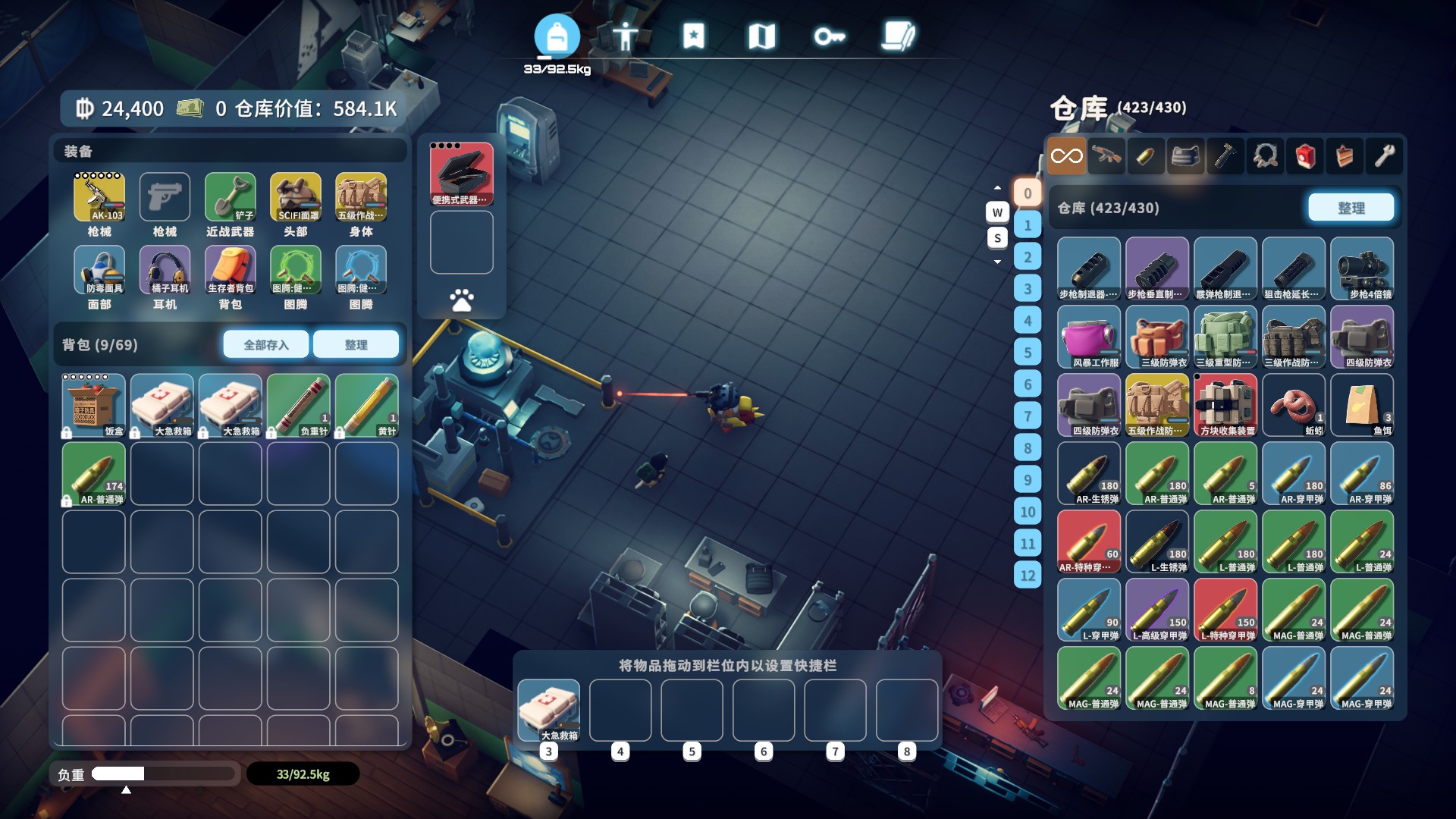
Task: Select the 蚯蚓 worm item in warehouse
Action: point(1294,405)
